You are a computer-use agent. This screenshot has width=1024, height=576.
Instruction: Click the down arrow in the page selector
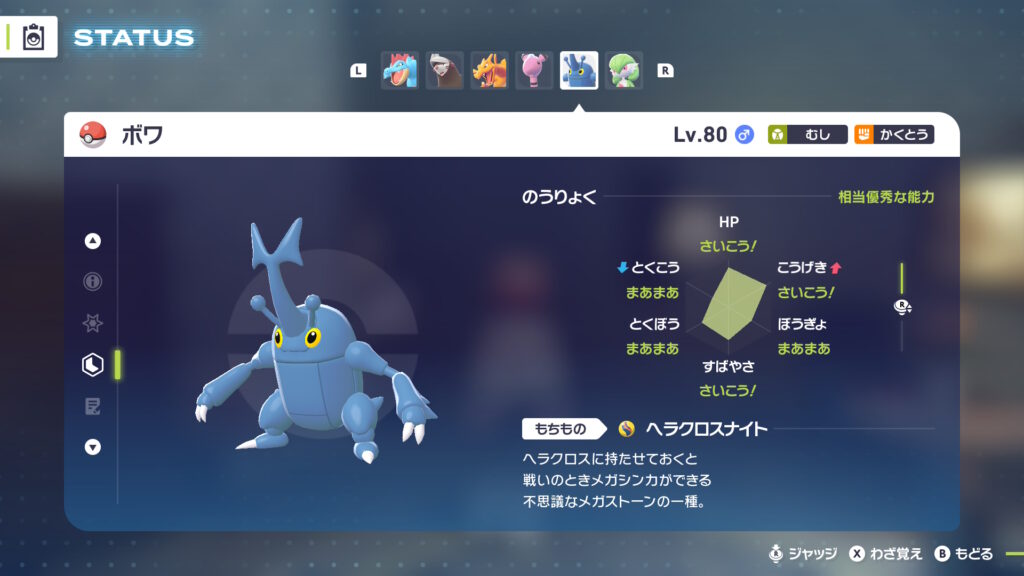93,447
